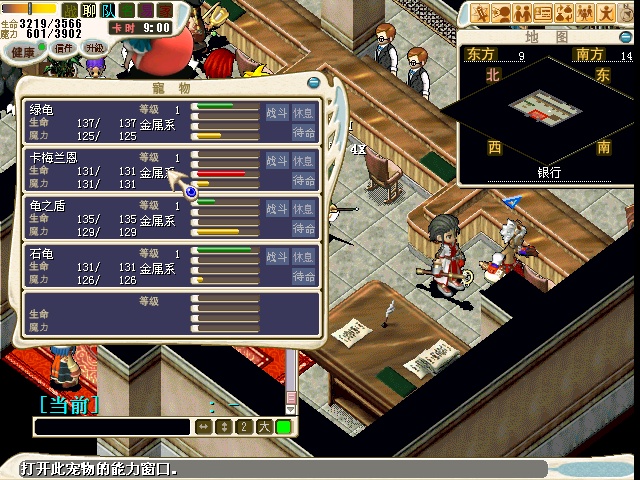Close the 宠物 pet window
640x480 pixels.
tap(314, 82)
